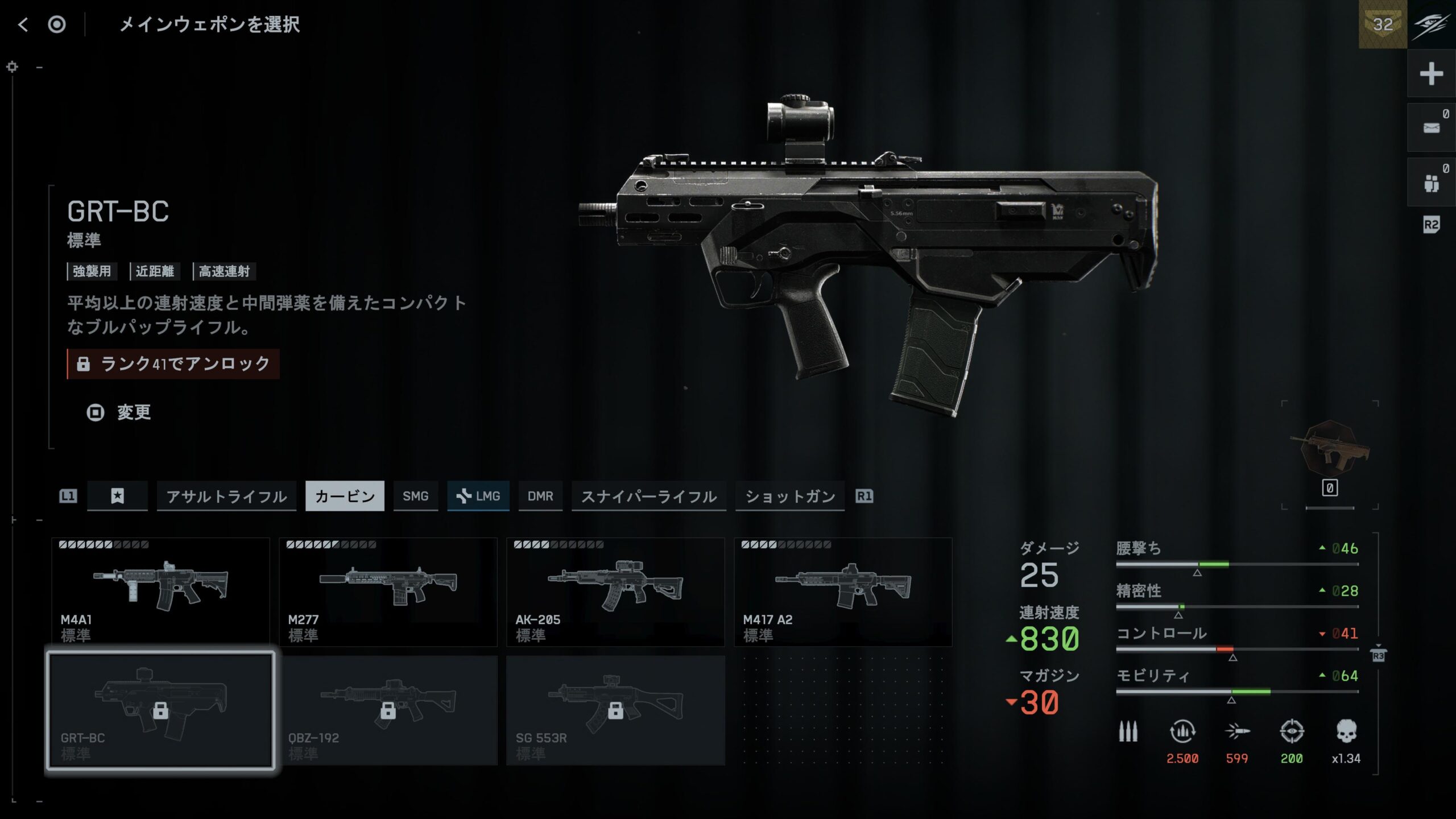The height and width of the screenshot is (819, 1456).
Task: Open the SMG weapon category
Action: [x=415, y=496]
